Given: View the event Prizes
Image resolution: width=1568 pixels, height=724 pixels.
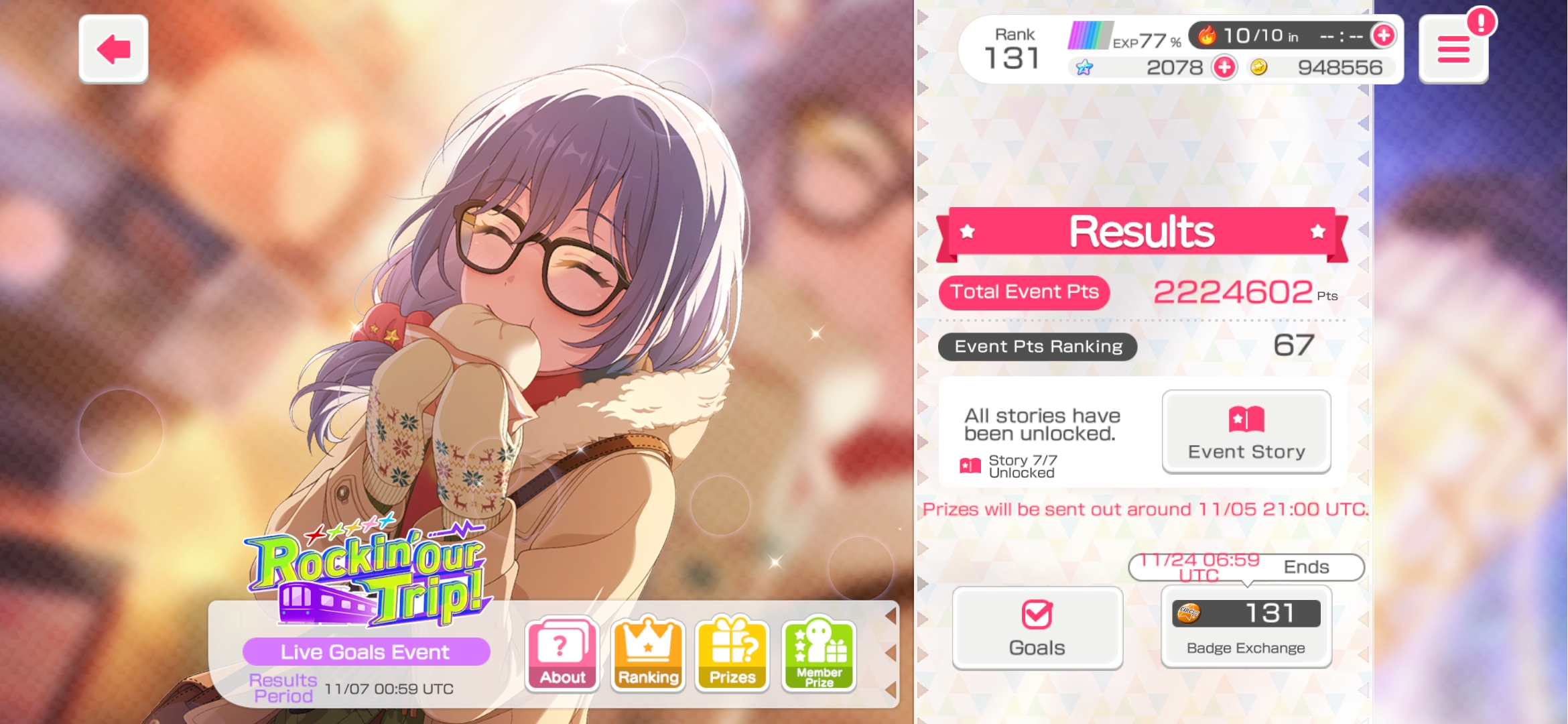Looking at the screenshot, I should (732, 654).
